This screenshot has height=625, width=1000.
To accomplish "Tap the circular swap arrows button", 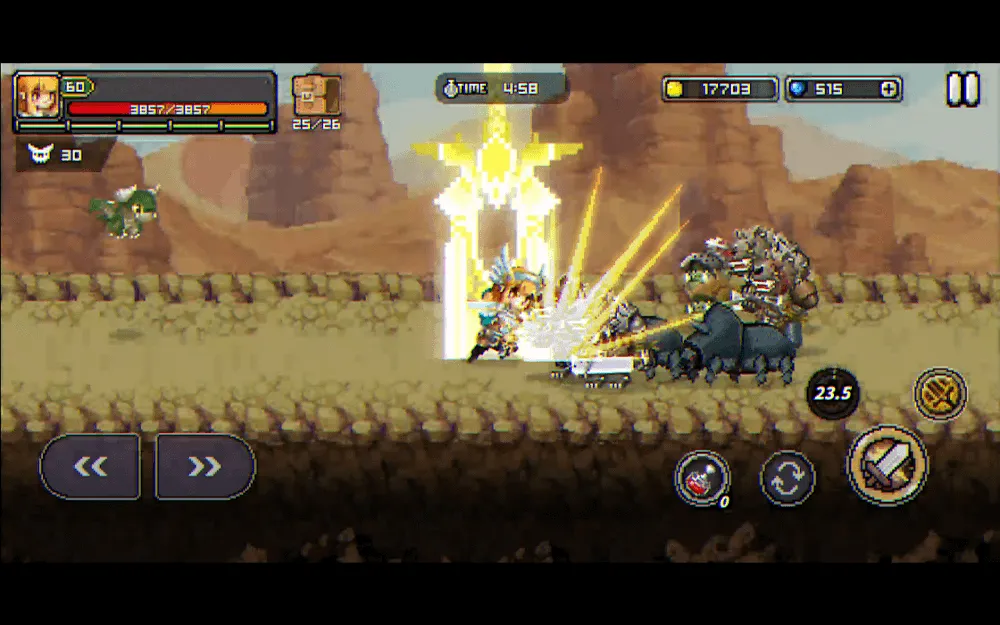I will coord(787,478).
